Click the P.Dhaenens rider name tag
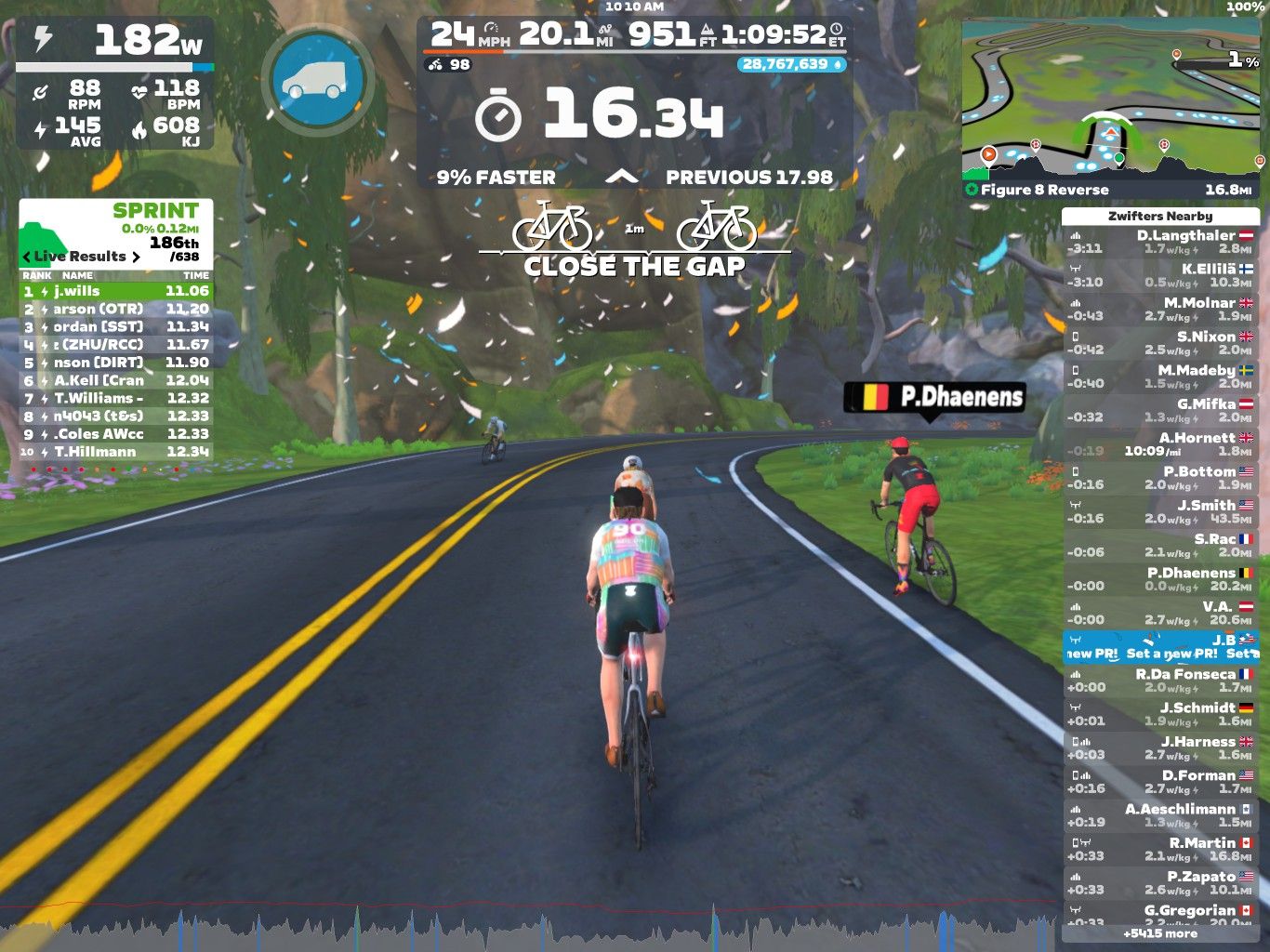This screenshot has height=952, width=1270. [x=934, y=398]
